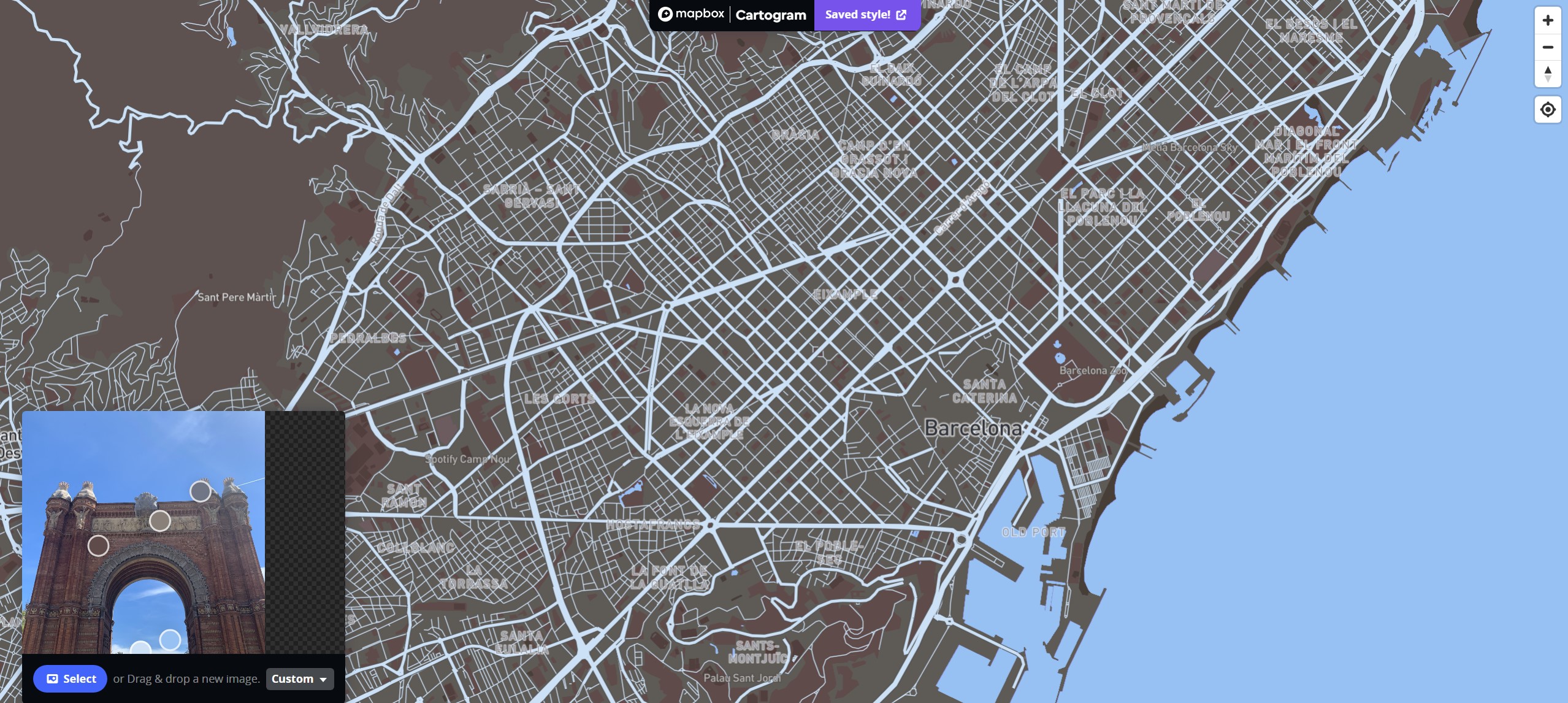Click the Mapbox logo
This screenshot has width=1568, height=703.
[x=692, y=13]
